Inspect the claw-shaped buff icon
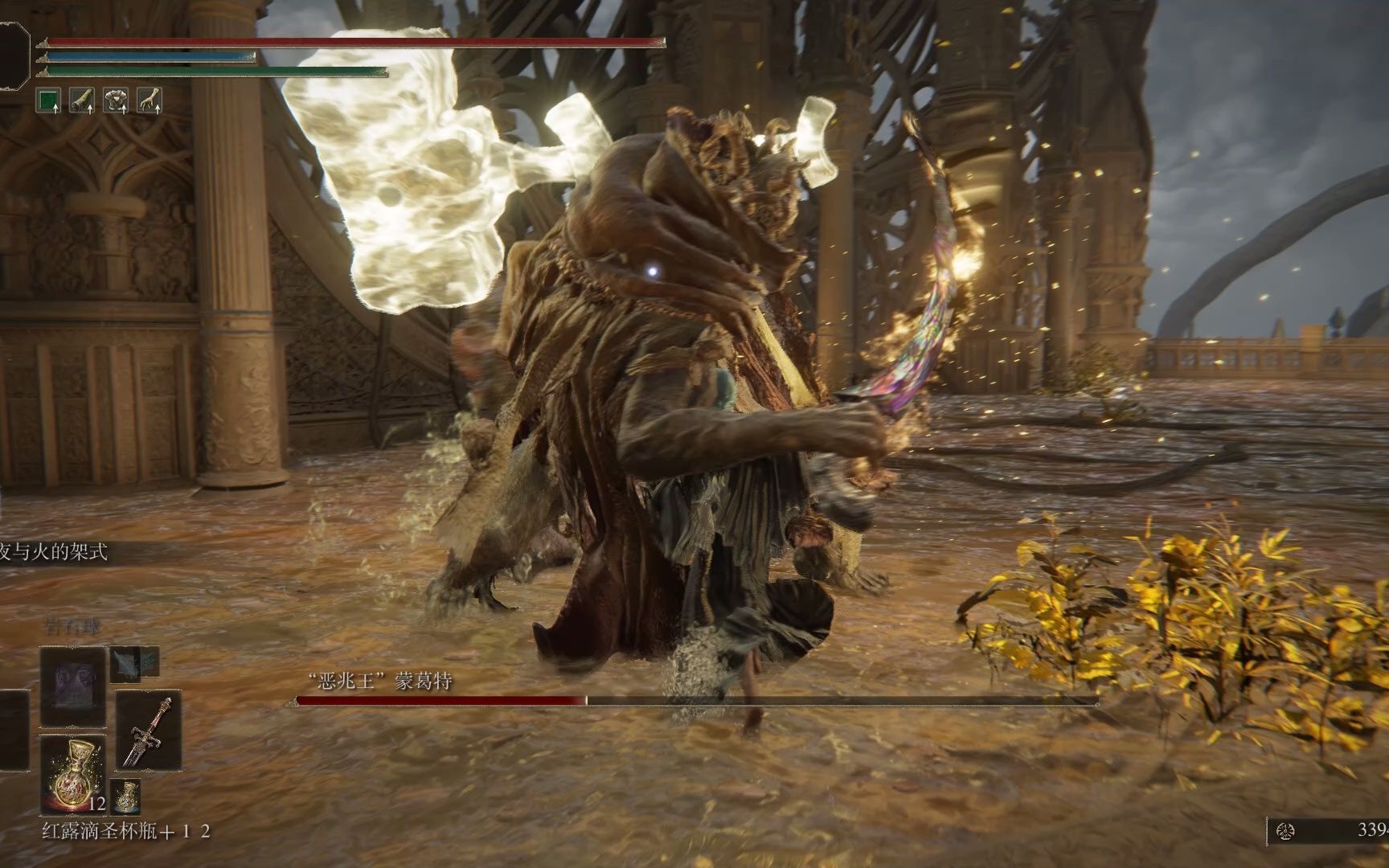The width and height of the screenshot is (1389, 868). click(149, 100)
